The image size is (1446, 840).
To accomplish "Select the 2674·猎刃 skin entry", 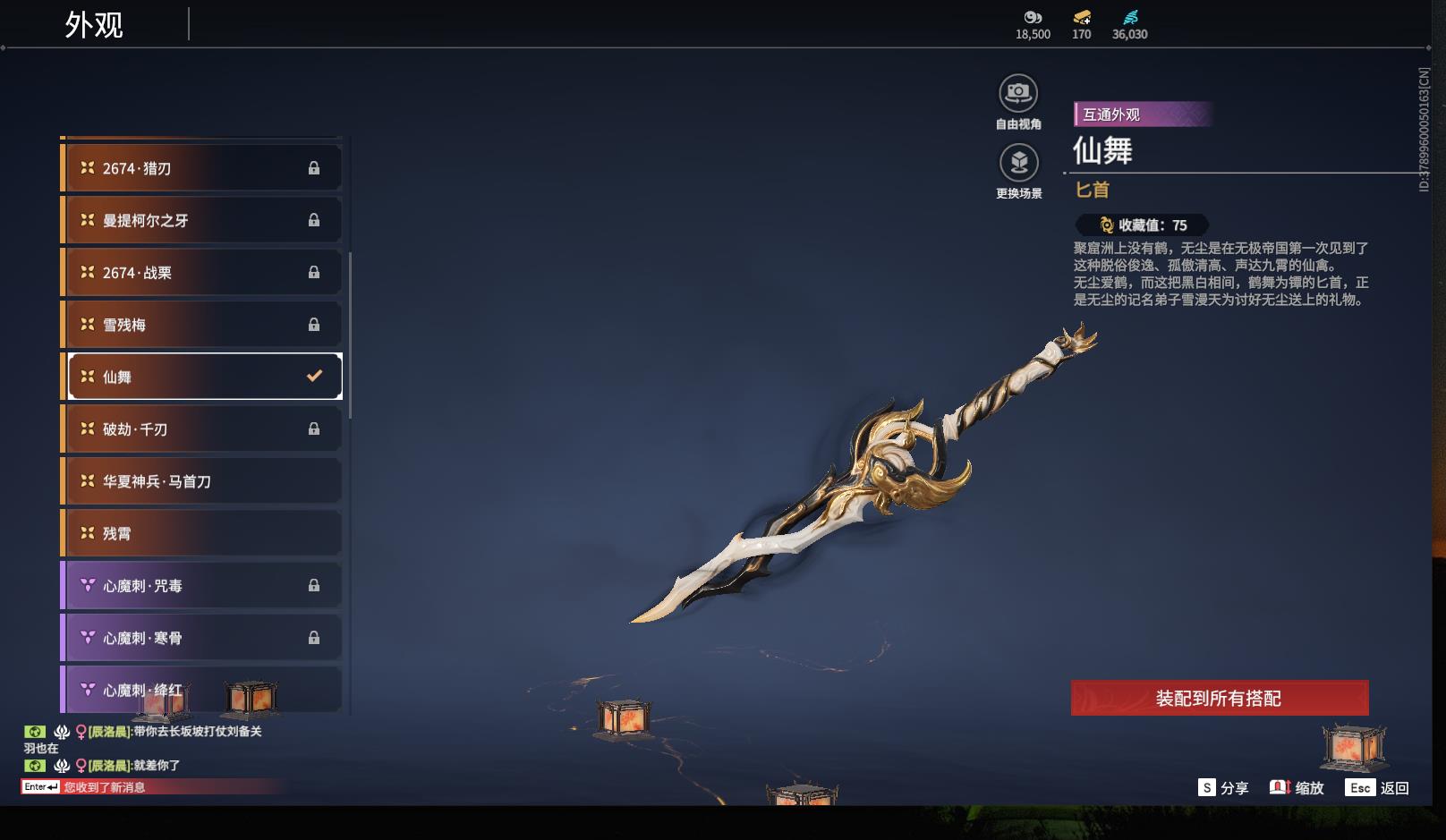I will tap(203, 168).
